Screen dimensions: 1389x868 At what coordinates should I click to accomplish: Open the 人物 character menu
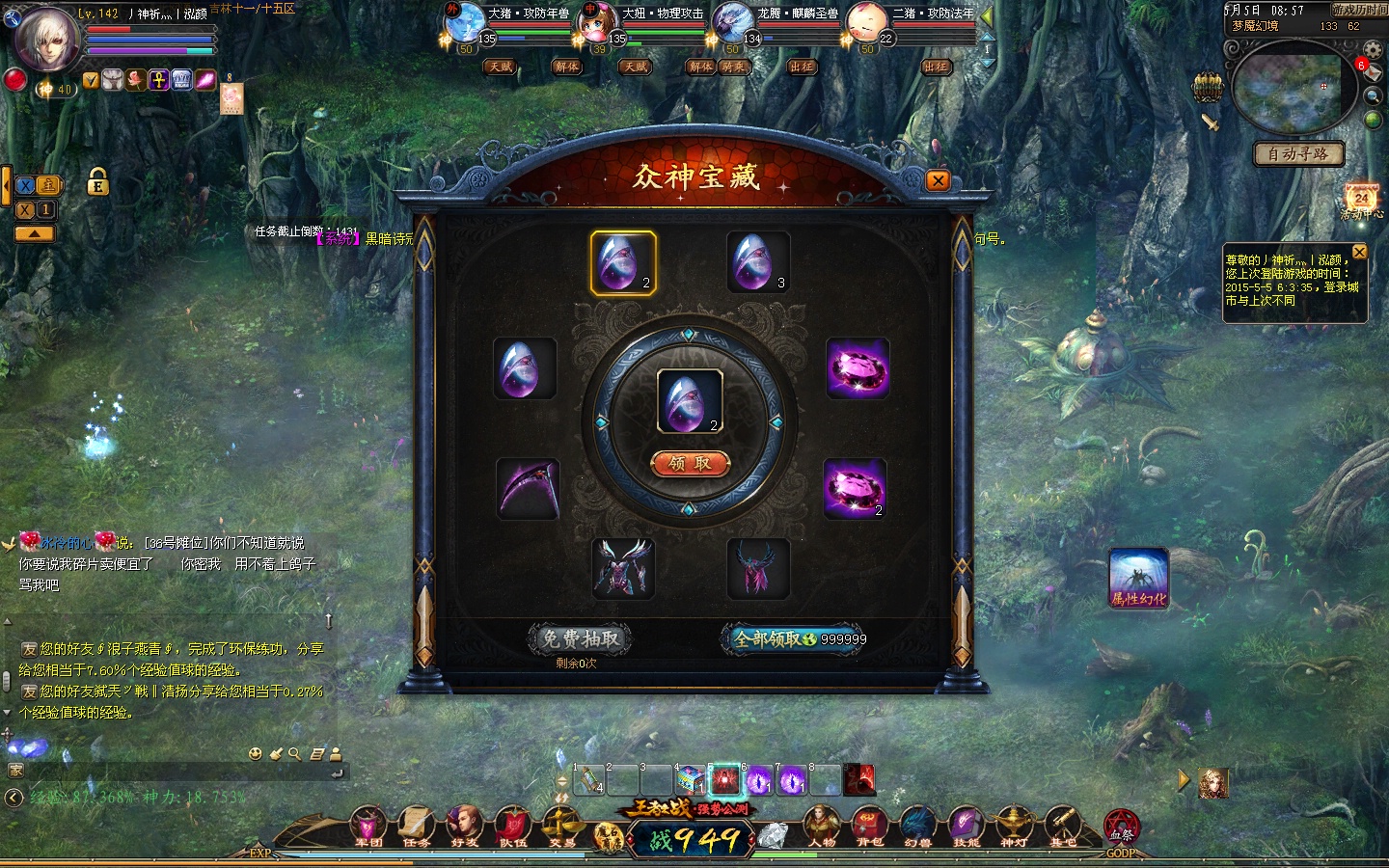822,827
